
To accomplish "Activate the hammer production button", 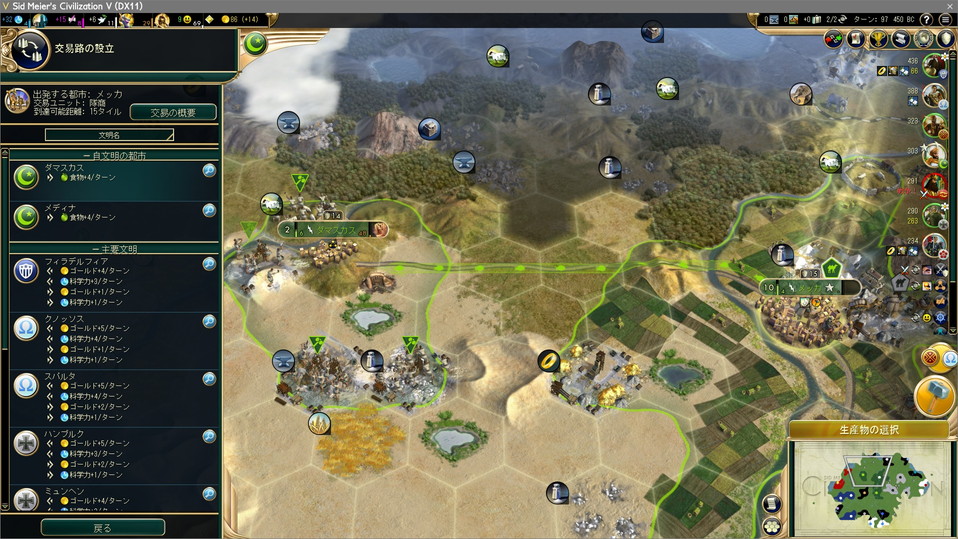I will [936, 396].
